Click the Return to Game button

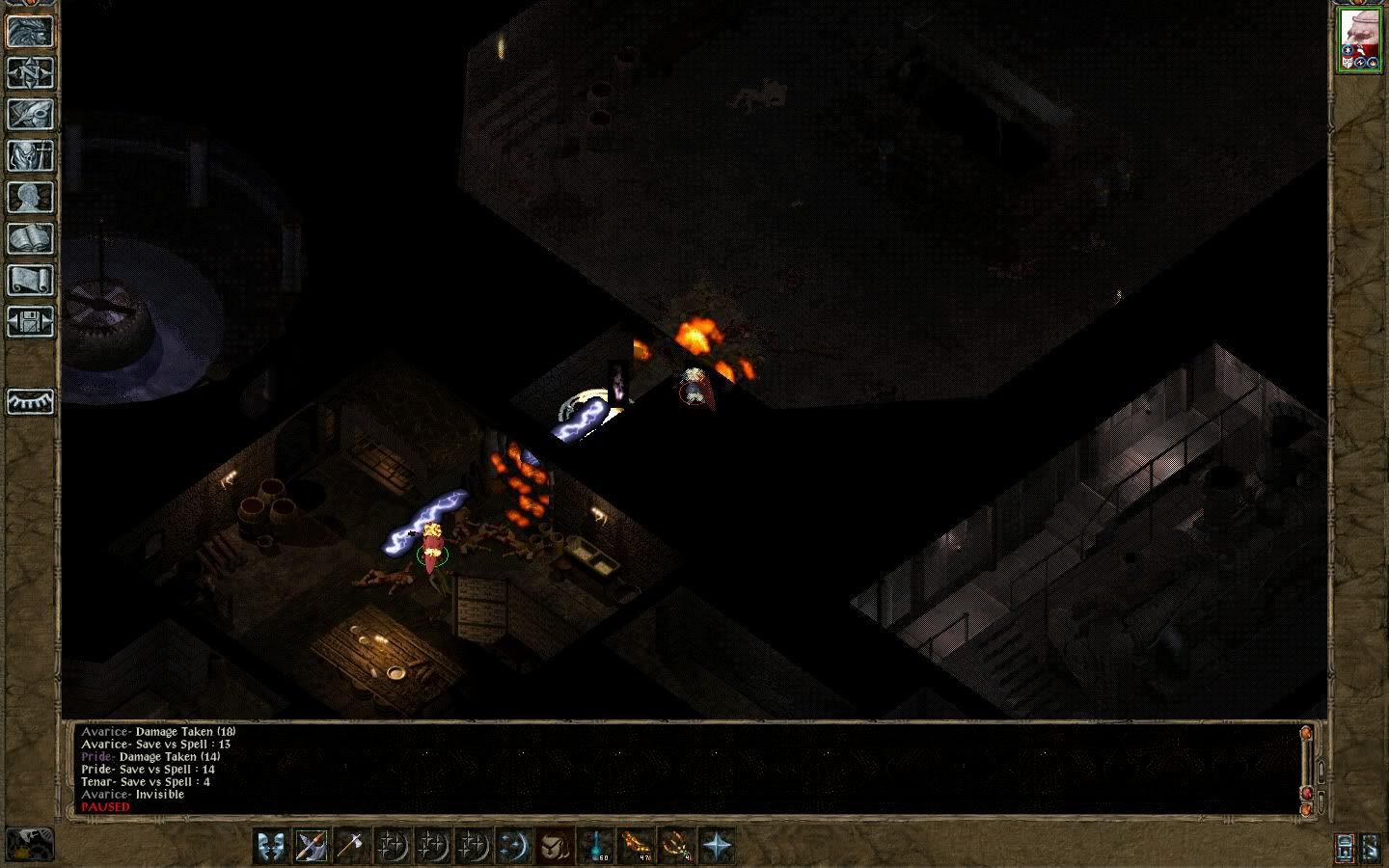30,31
